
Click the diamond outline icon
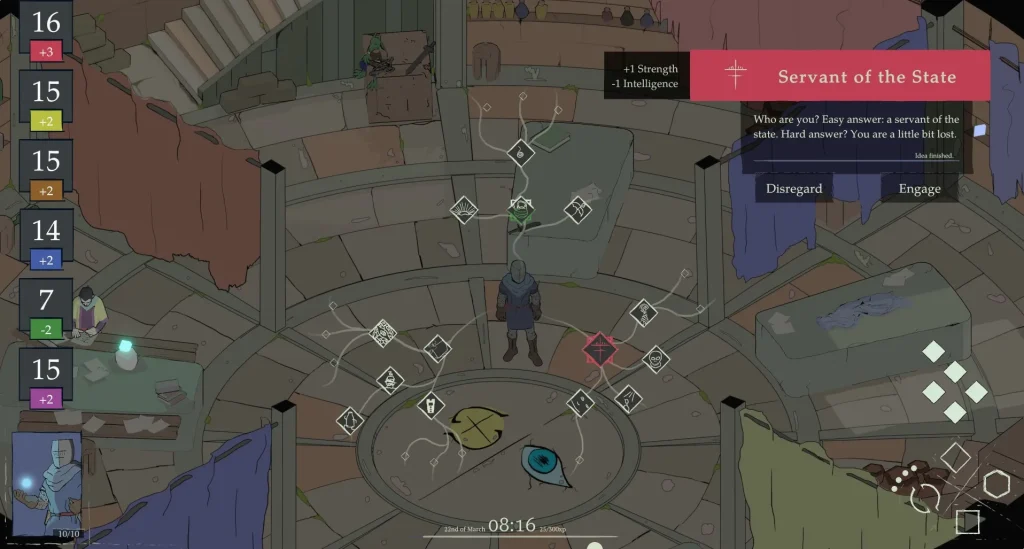click(955, 457)
